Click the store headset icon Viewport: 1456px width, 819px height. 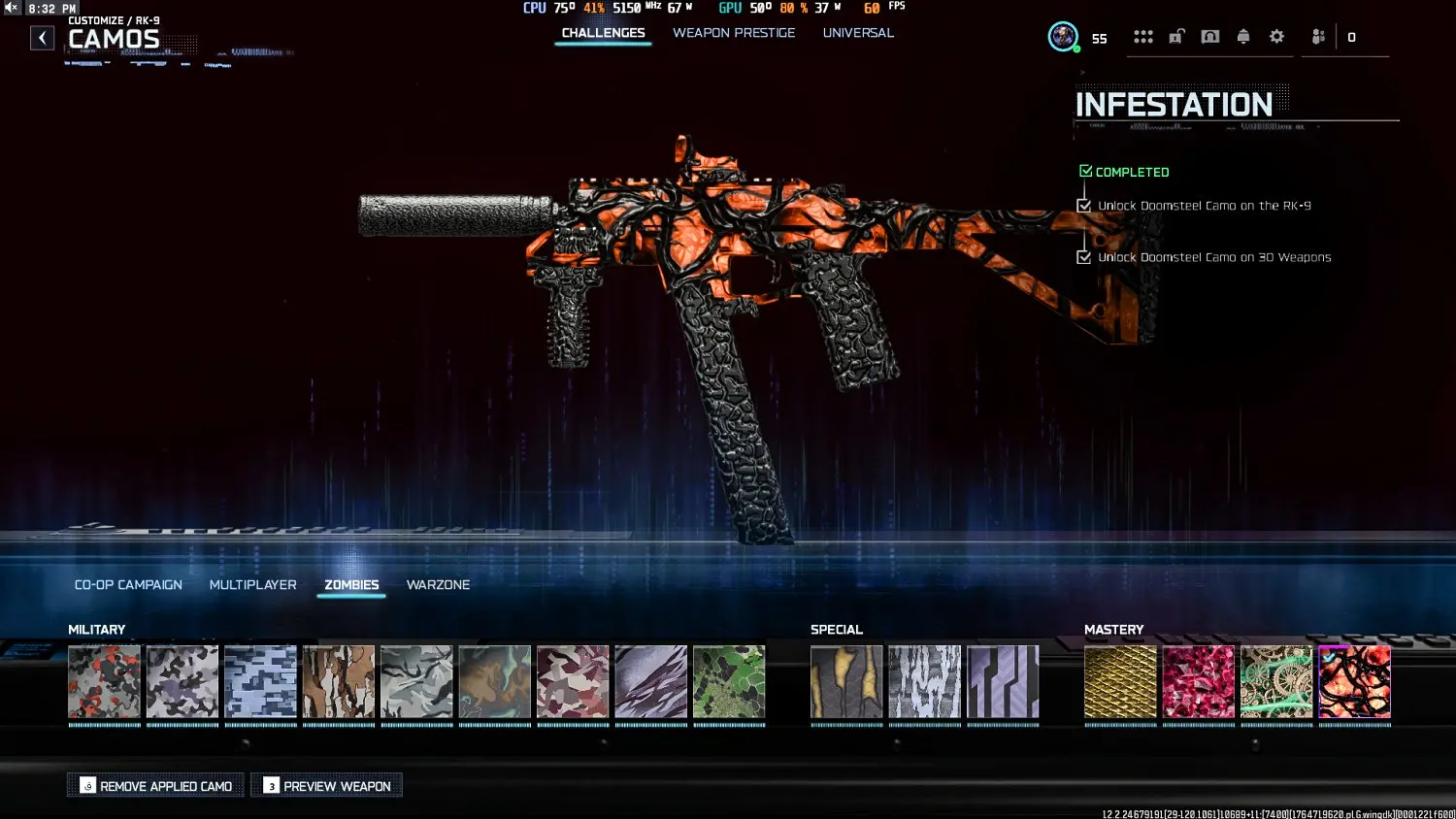click(1210, 36)
